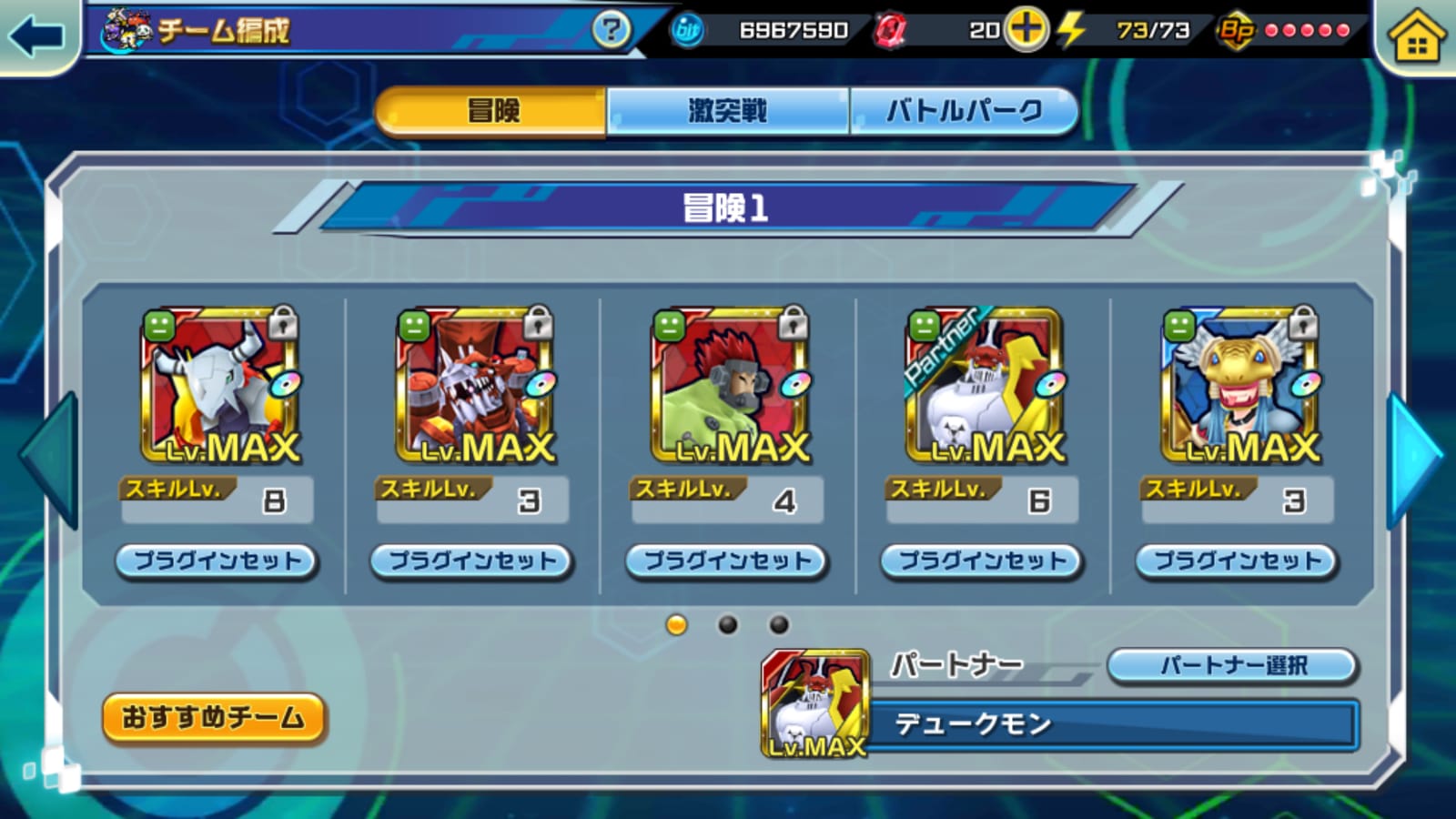
Task: Open プラグインセット for the skill level 8 Digimon
Action: 217,561
